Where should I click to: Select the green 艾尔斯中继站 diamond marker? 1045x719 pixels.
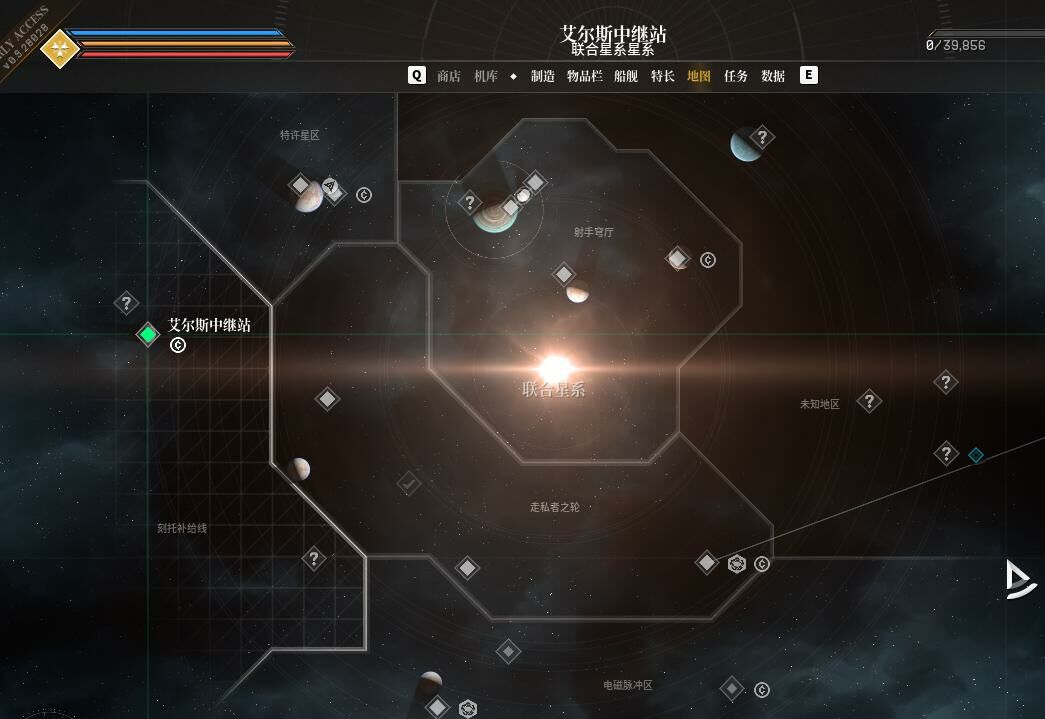click(x=148, y=334)
